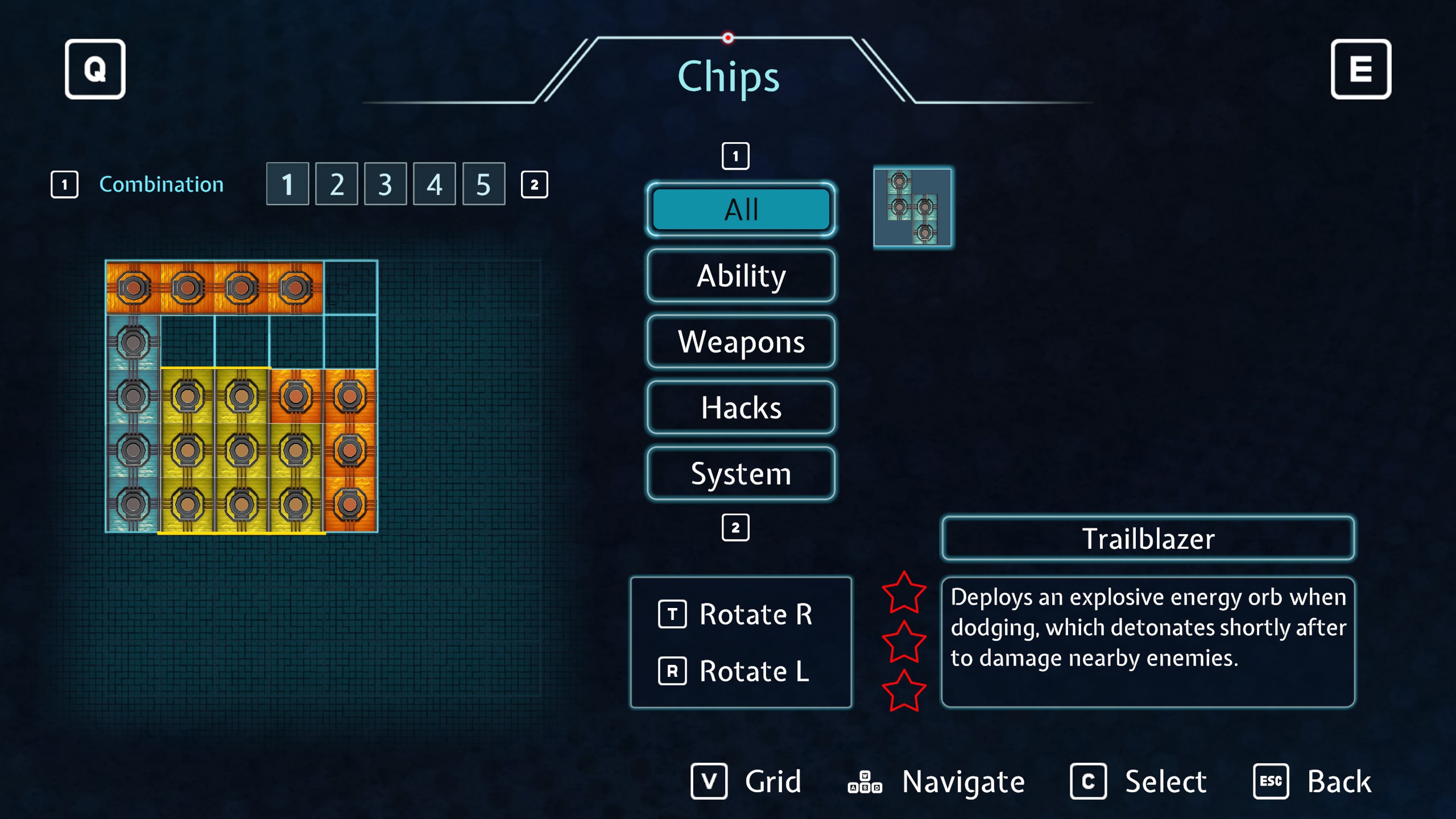
Task: Activate combination slot 4
Action: click(435, 184)
